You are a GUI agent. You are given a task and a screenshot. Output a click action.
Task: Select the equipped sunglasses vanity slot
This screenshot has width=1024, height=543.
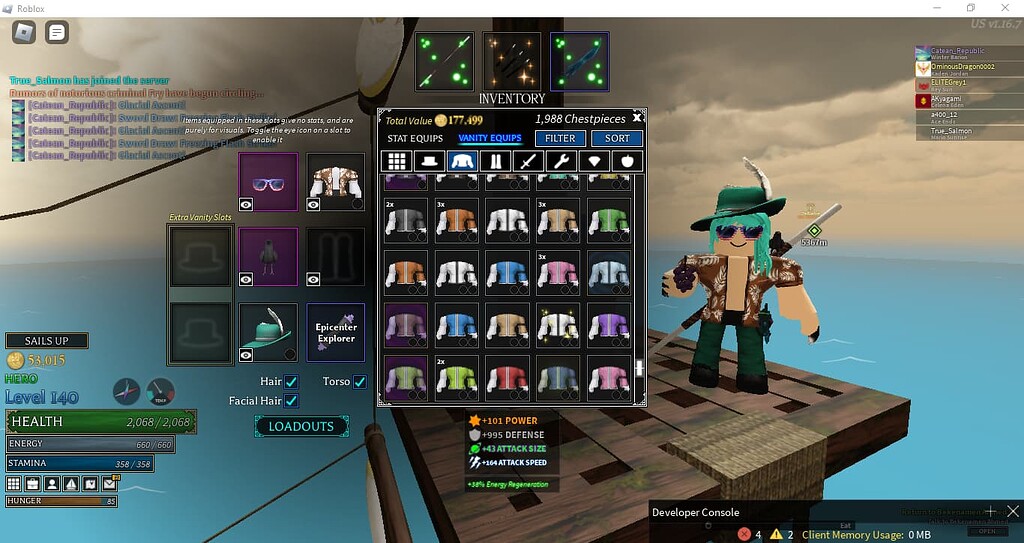[x=268, y=182]
